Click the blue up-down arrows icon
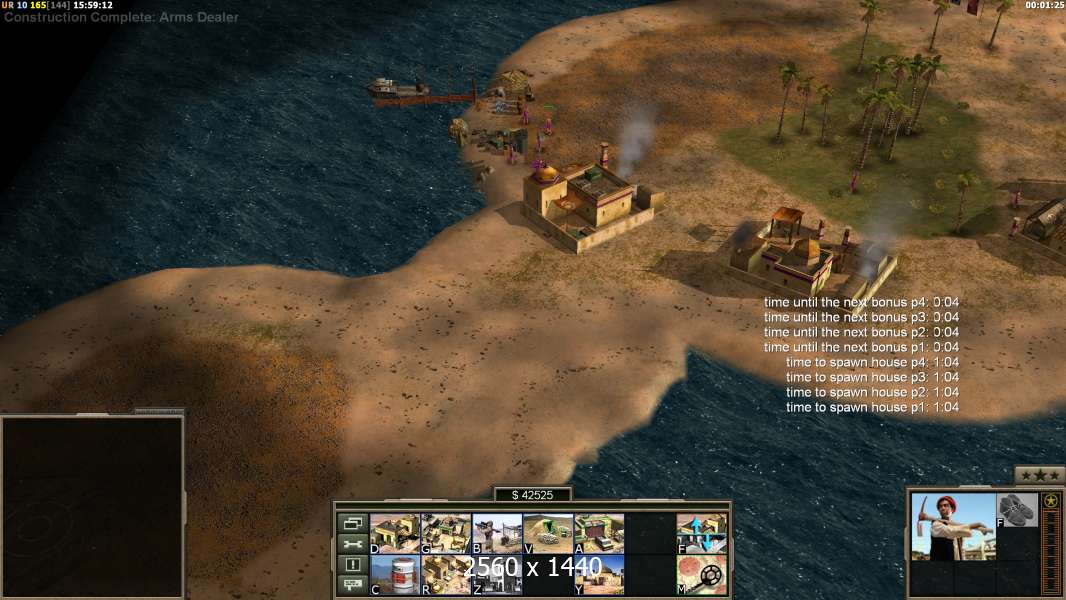This screenshot has width=1066, height=600. click(701, 533)
